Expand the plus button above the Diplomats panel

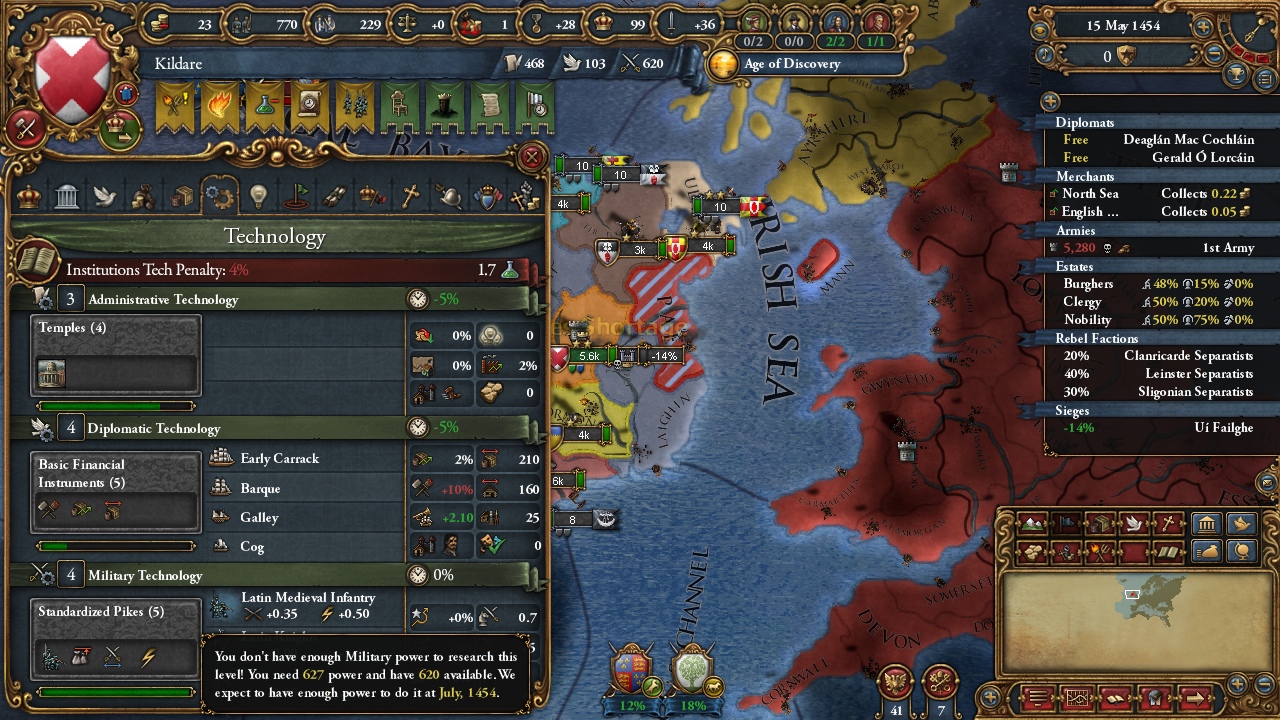pyautogui.click(x=1048, y=101)
